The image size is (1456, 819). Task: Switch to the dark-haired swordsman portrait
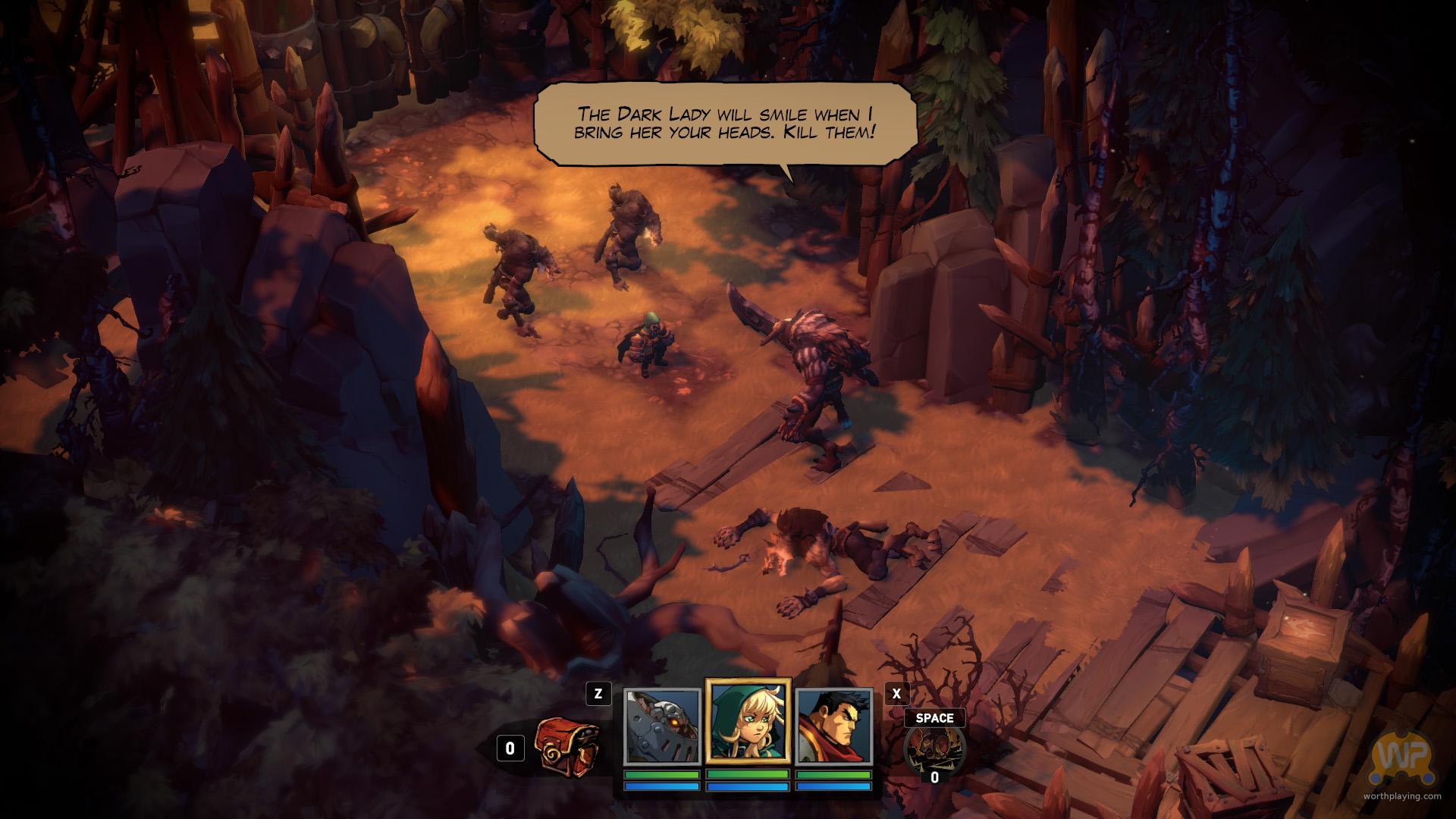pyautogui.click(x=834, y=726)
